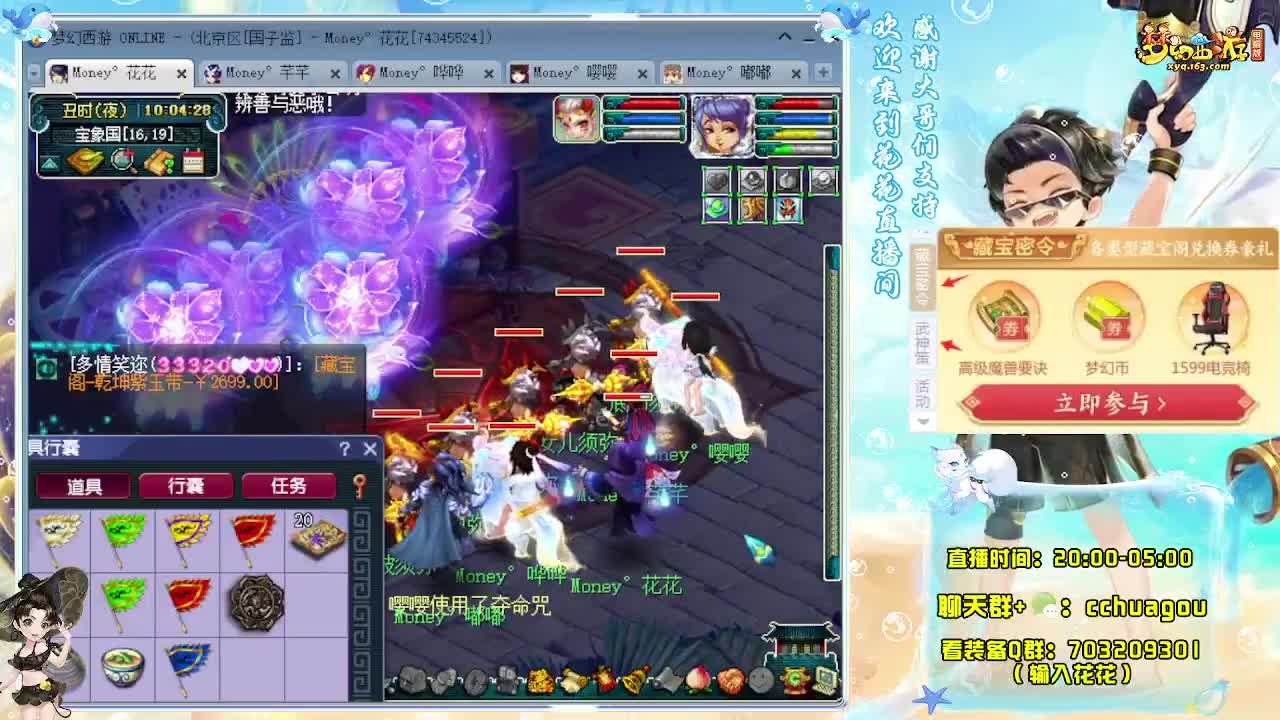Open the world map icon on the top-left panel
Screen dimensions: 1280x720
click(87, 158)
